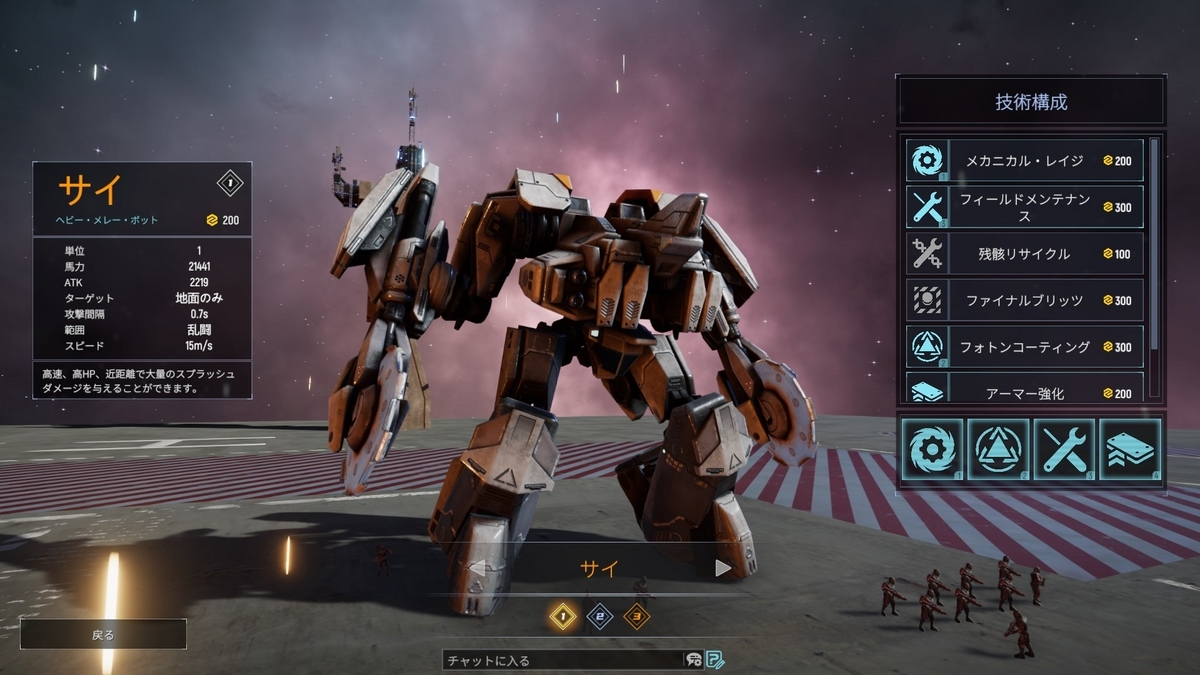Click the 戻る back button
Screen dimensions: 1200x675
pyautogui.click(x=103, y=634)
